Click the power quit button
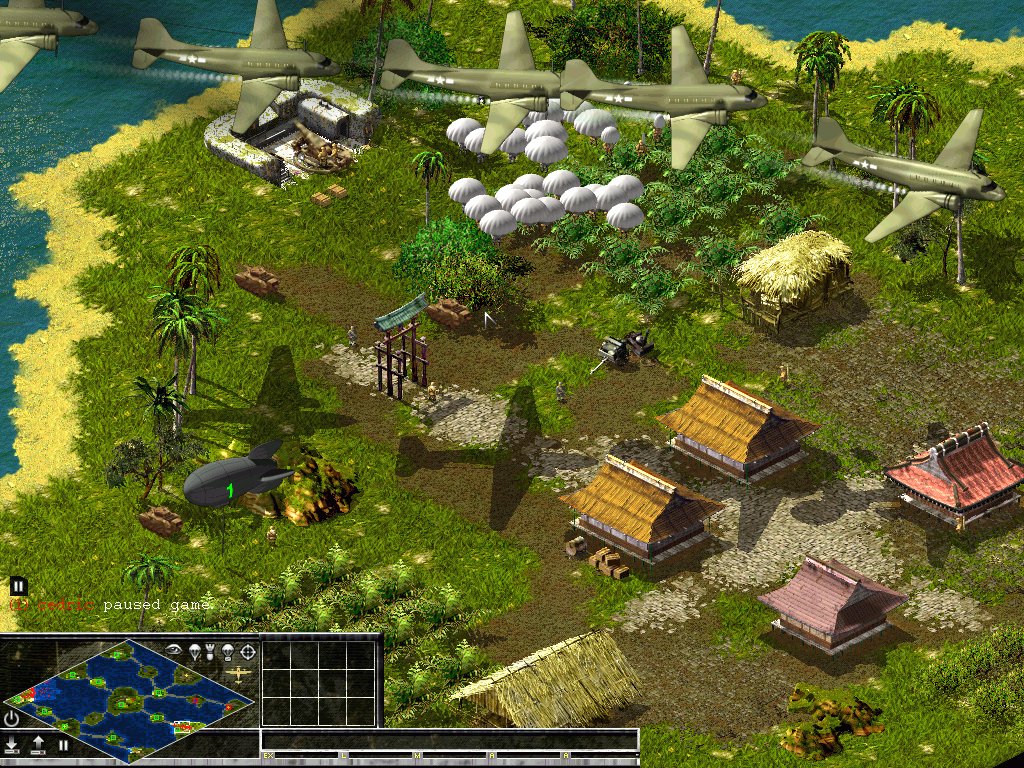 [11, 719]
